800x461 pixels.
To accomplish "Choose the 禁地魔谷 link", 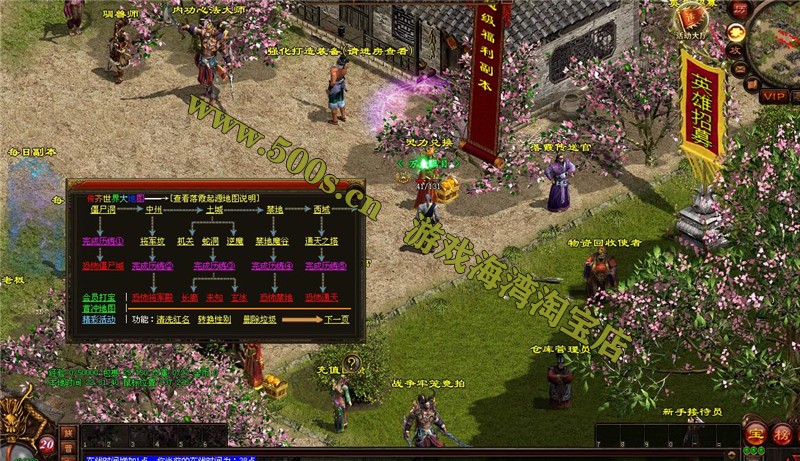I will 273,241.
